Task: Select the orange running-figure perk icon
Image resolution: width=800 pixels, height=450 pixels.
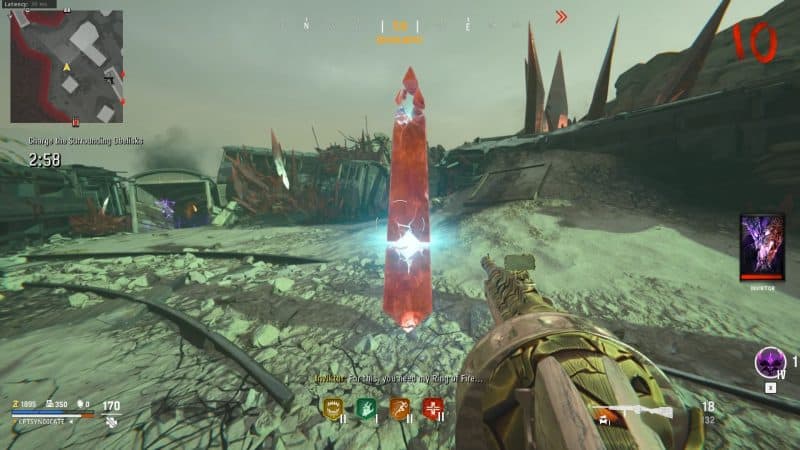Action: click(x=400, y=406)
